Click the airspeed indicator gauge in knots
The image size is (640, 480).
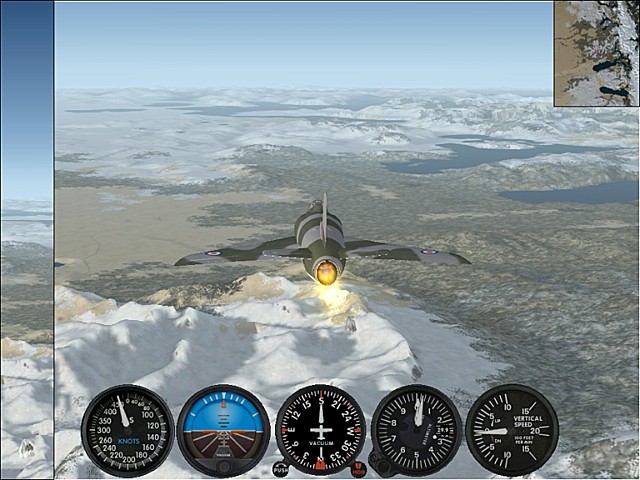[127, 430]
